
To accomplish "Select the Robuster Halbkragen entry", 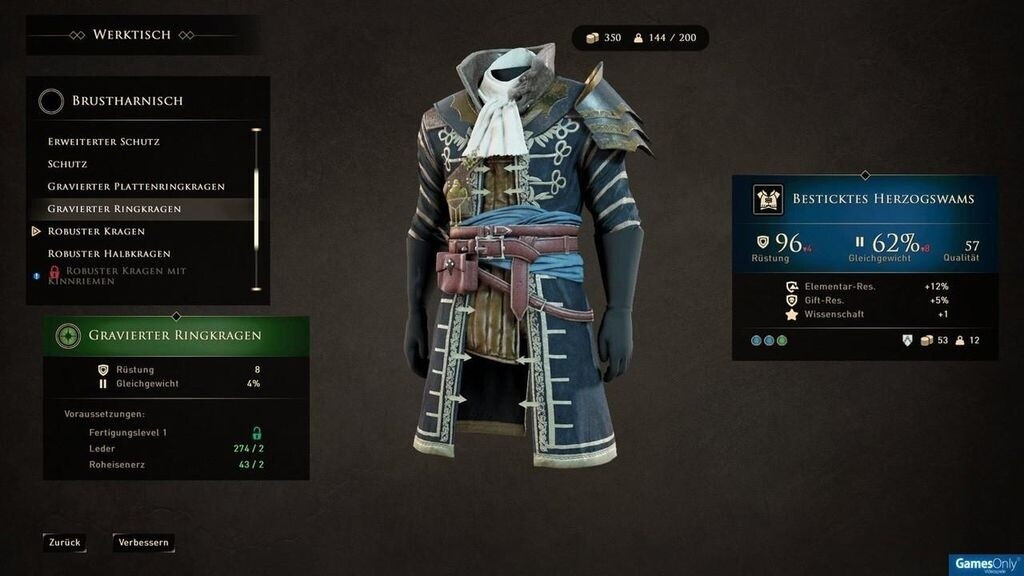I will click(x=109, y=254).
